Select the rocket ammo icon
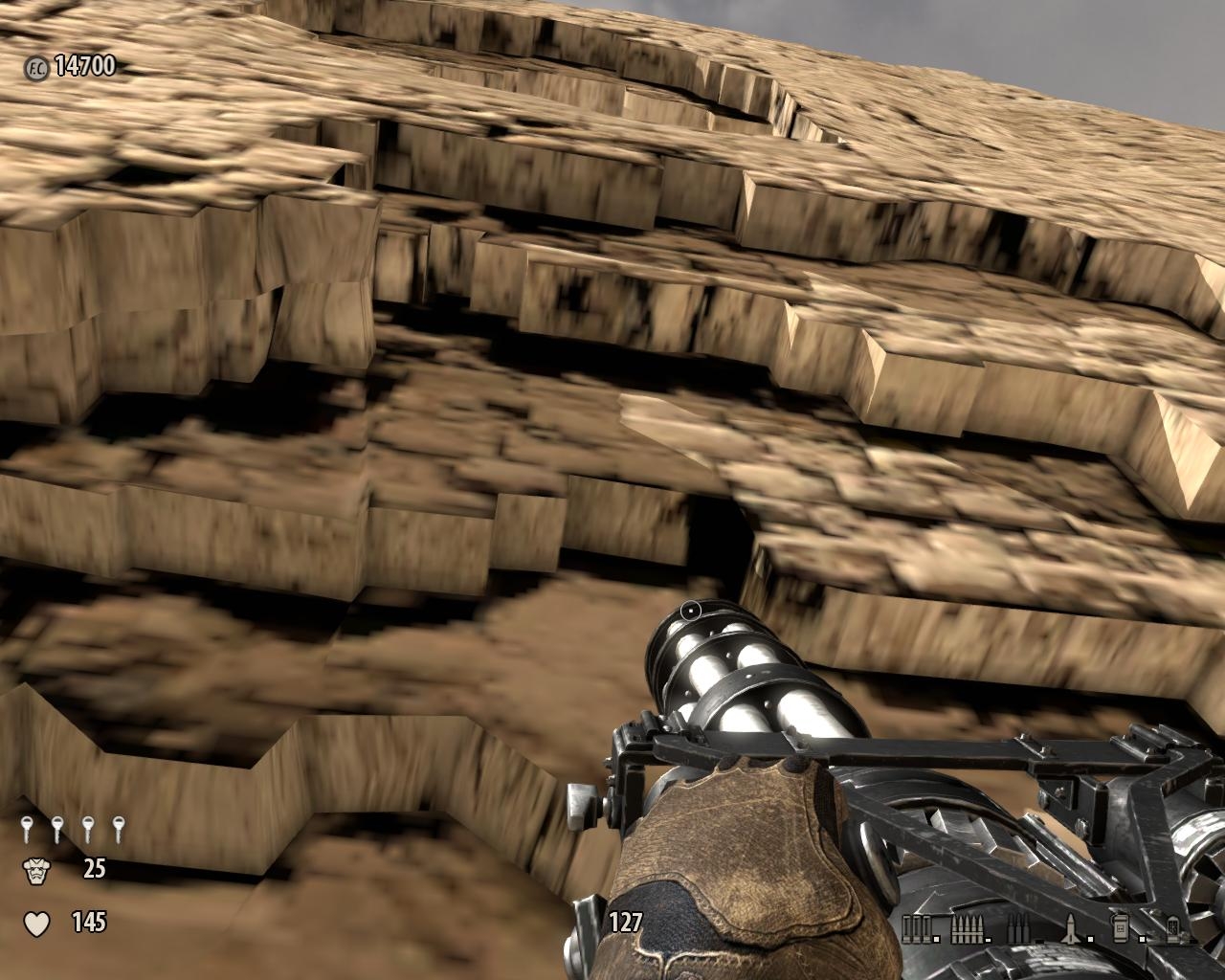Viewport: 1225px width, 980px height. point(1070,926)
